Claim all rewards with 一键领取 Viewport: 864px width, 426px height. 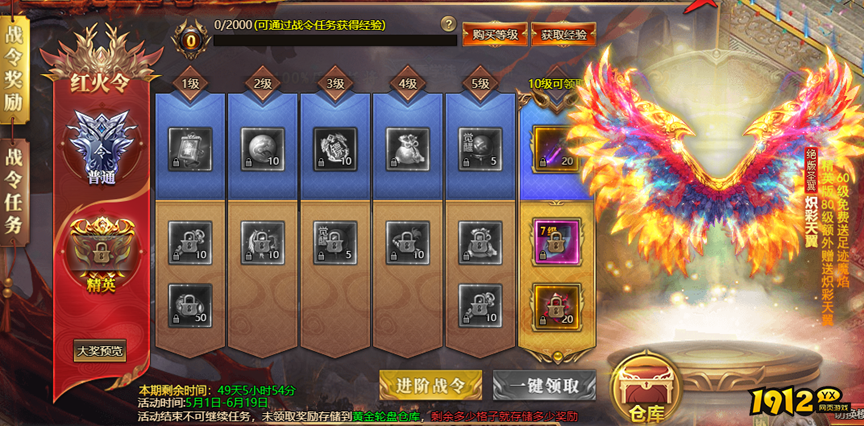tap(544, 385)
